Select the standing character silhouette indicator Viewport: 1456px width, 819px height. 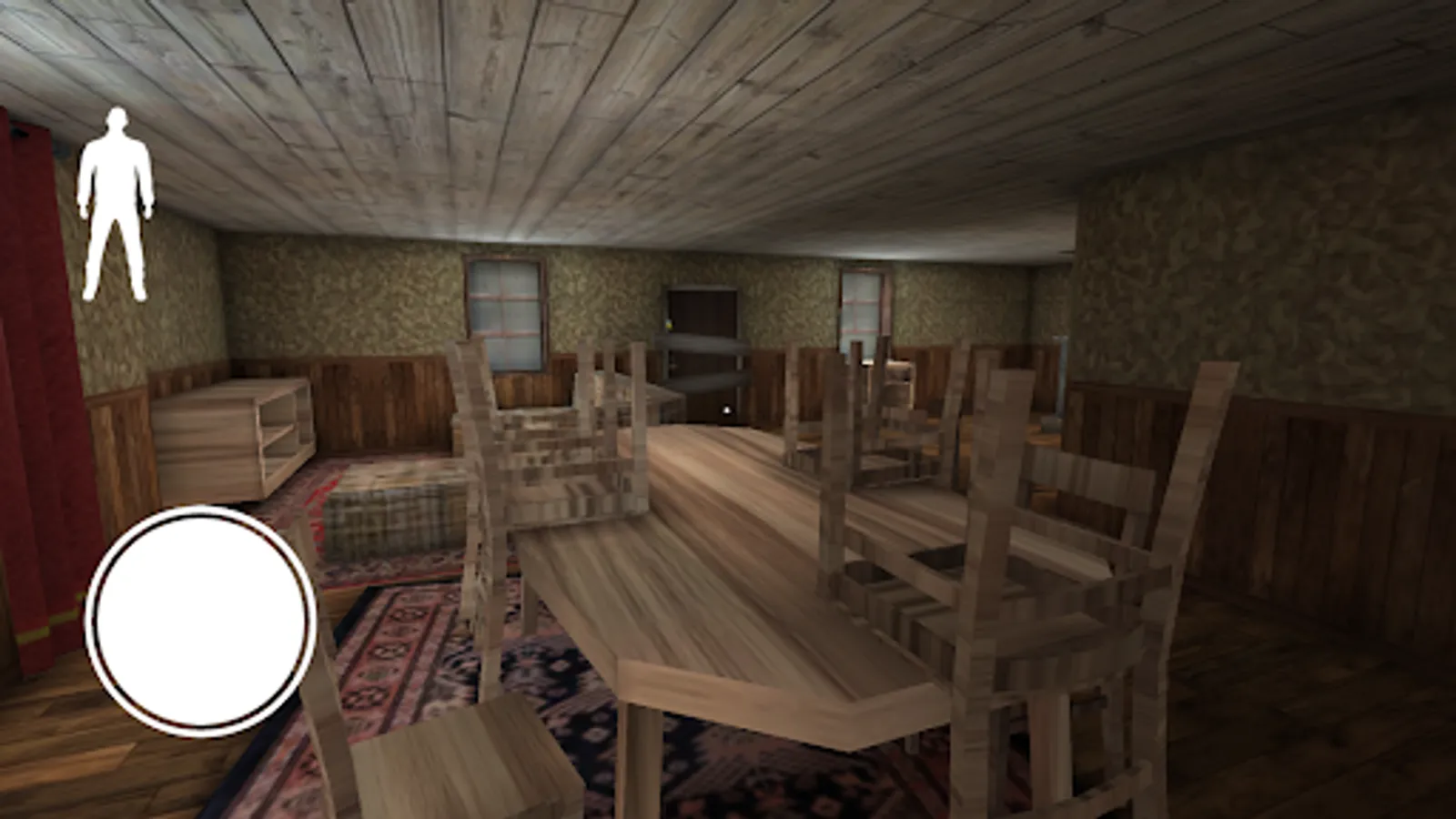116,200
